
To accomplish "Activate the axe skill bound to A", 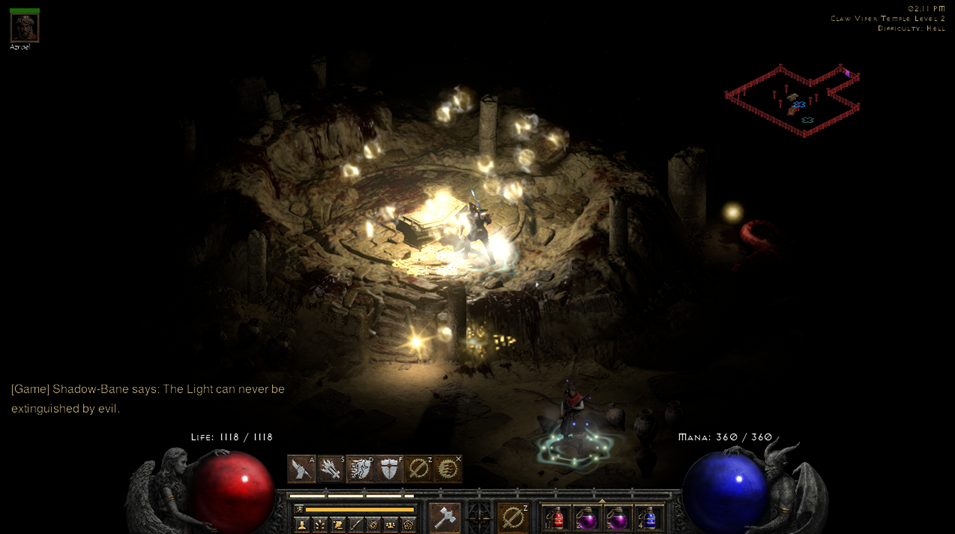I will [301, 468].
